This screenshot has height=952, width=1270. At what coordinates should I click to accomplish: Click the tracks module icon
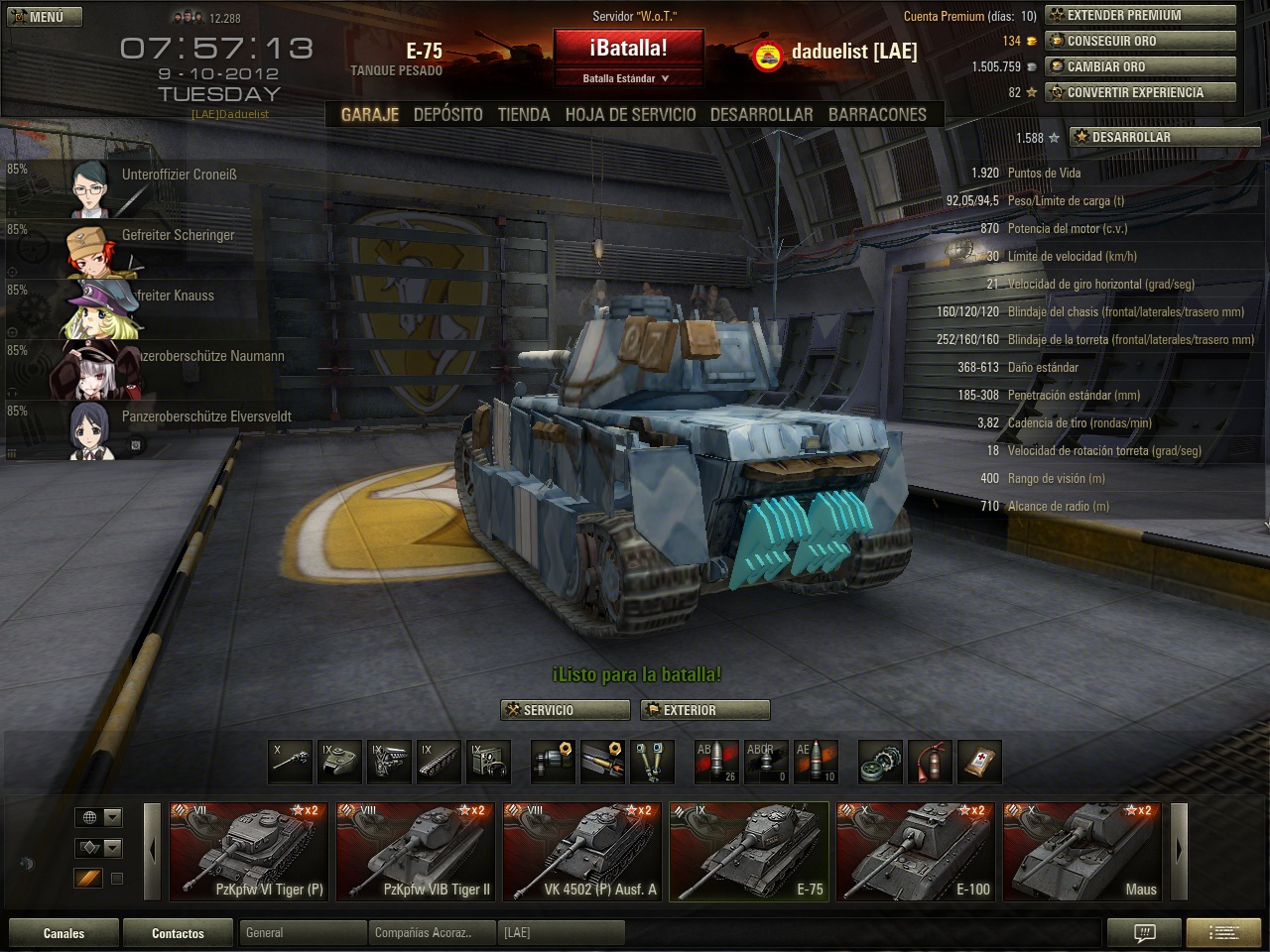(x=439, y=762)
